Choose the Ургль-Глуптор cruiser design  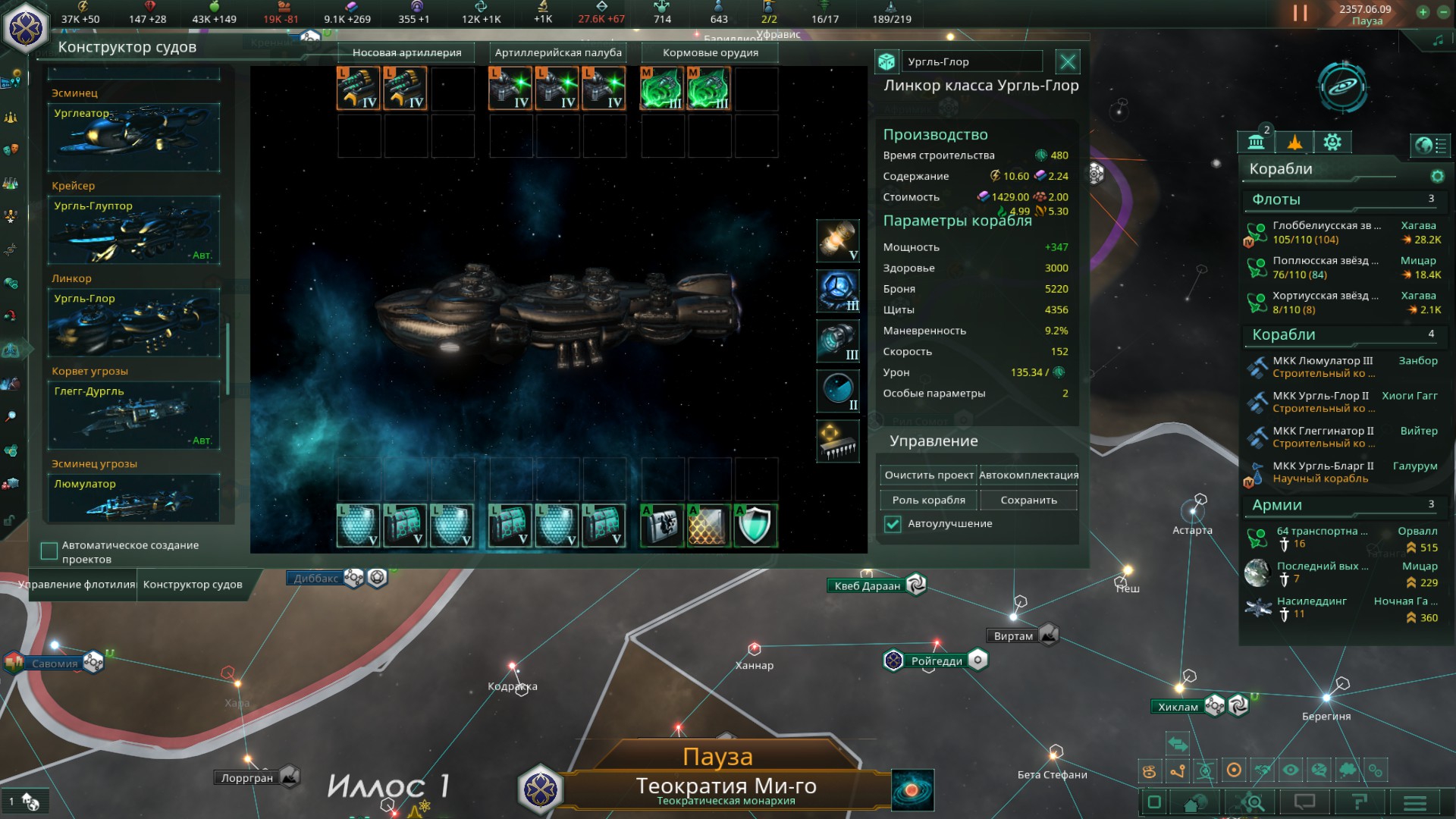134,231
